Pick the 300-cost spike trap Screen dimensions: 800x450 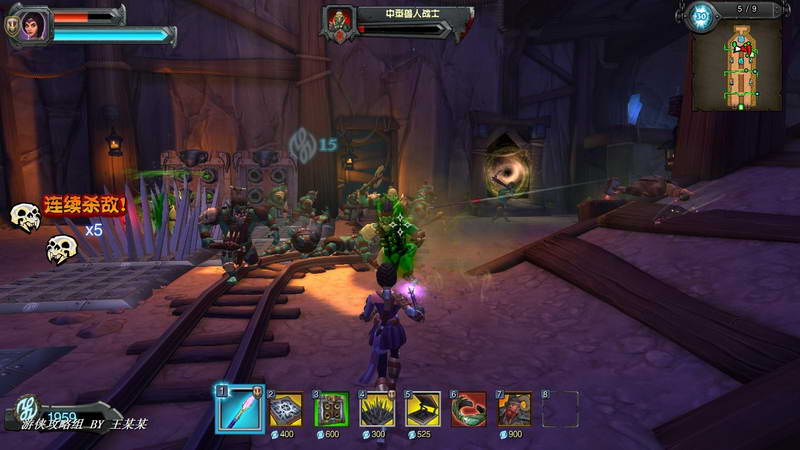(x=377, y=409)
